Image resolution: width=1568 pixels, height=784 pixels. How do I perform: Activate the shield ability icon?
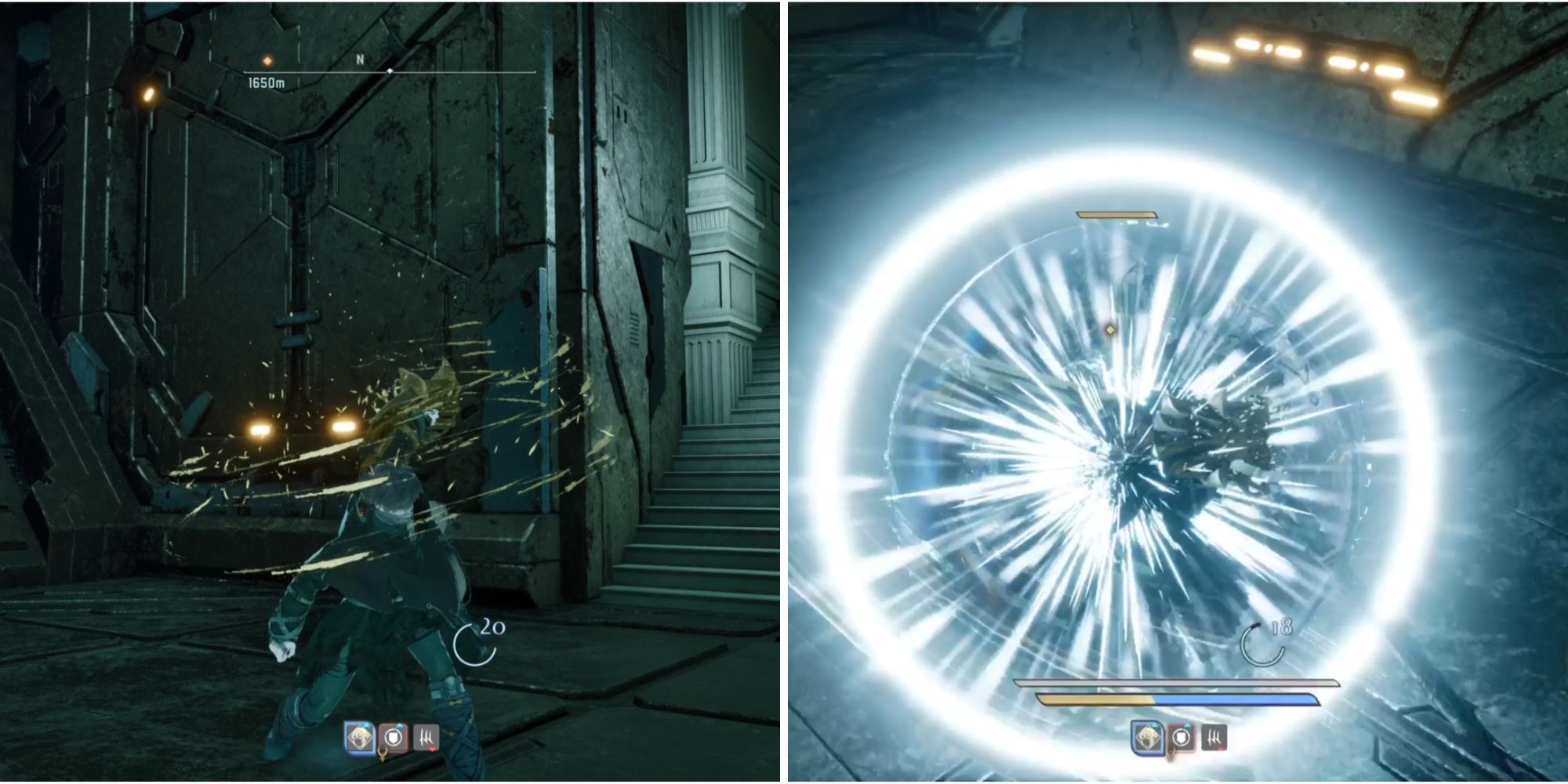[394, 737]
